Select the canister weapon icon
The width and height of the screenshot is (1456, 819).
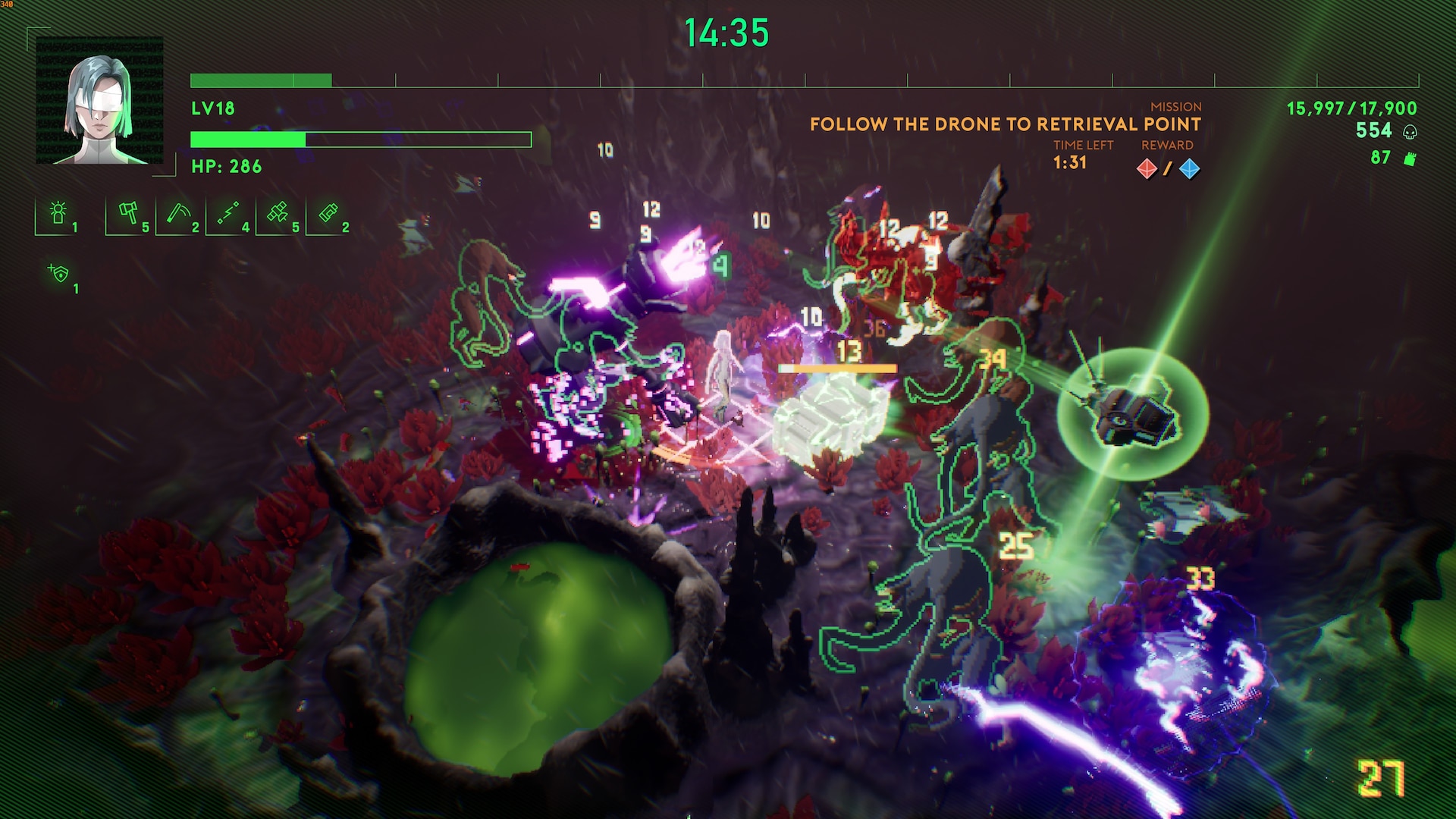[328, 214]
